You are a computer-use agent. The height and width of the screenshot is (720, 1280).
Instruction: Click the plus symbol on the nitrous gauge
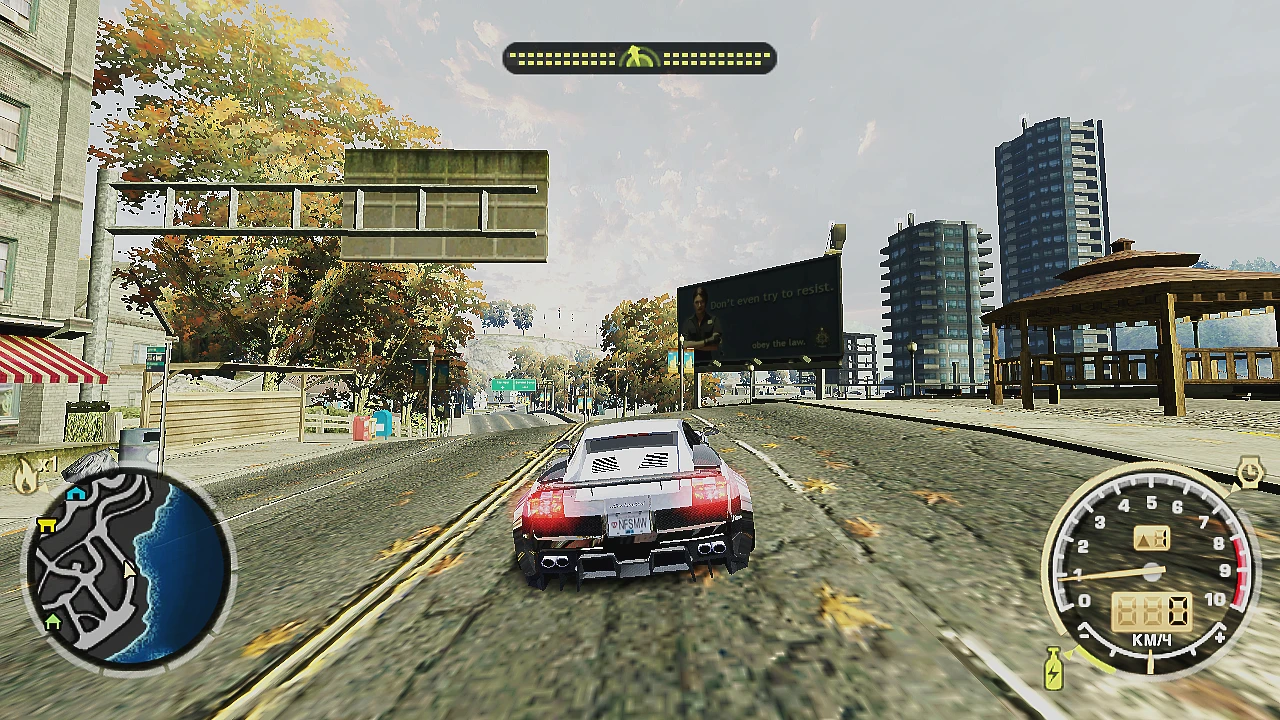tap(1220, 636)
